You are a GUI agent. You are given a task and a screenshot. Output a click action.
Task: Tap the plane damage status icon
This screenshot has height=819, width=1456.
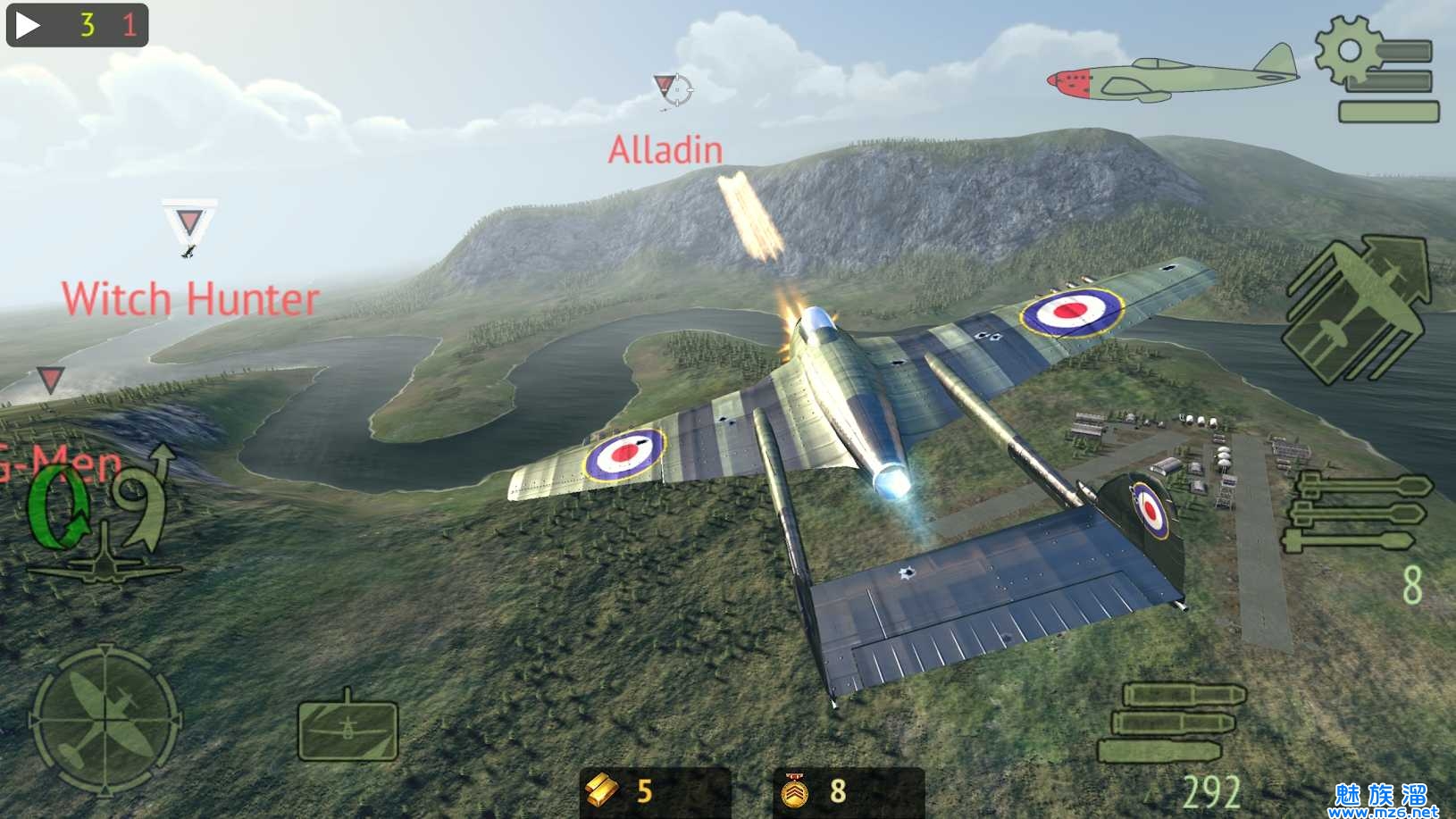pyautogui.click(x=1174, y=76)
